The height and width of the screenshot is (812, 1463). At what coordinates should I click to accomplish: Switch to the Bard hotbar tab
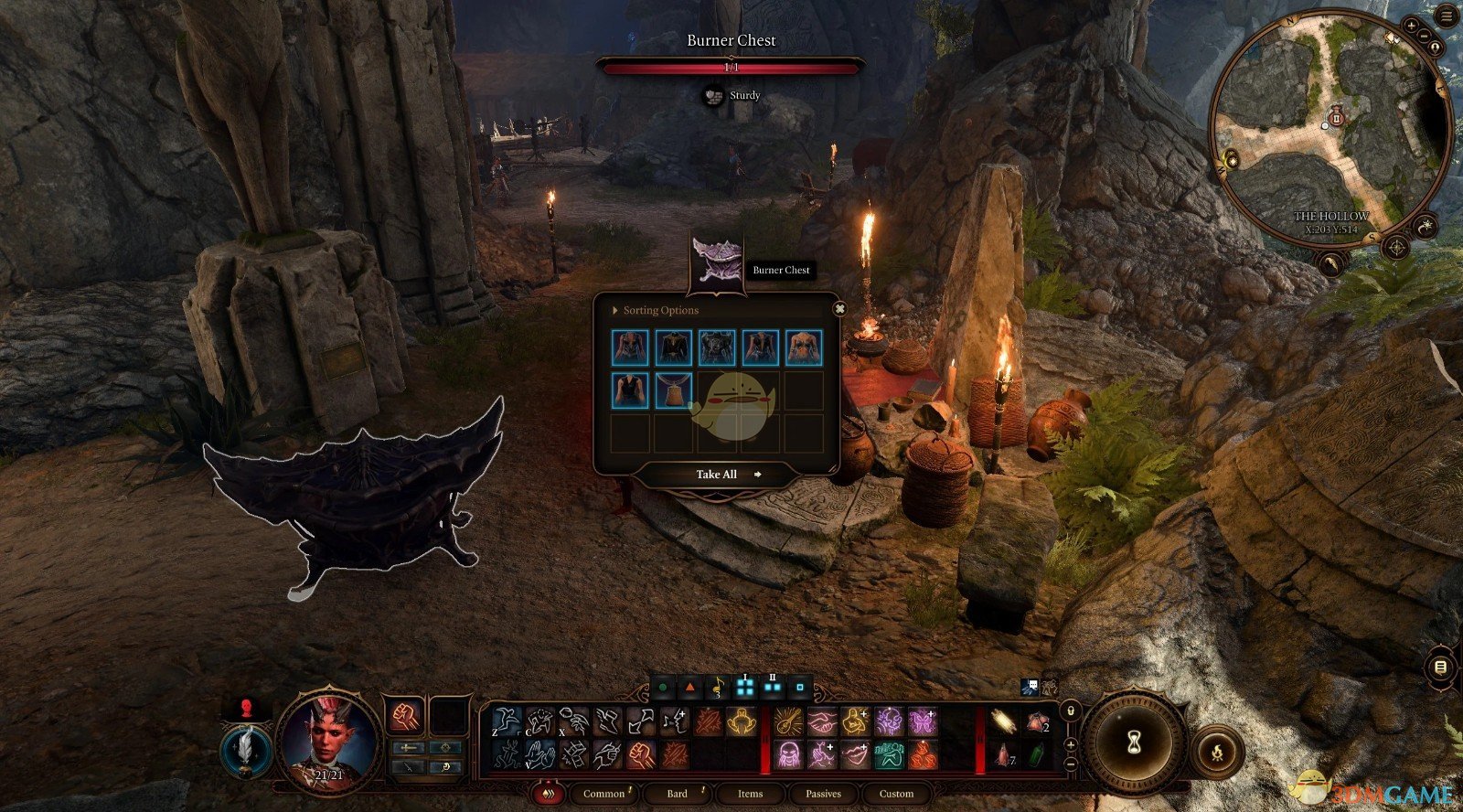(678, 794)
